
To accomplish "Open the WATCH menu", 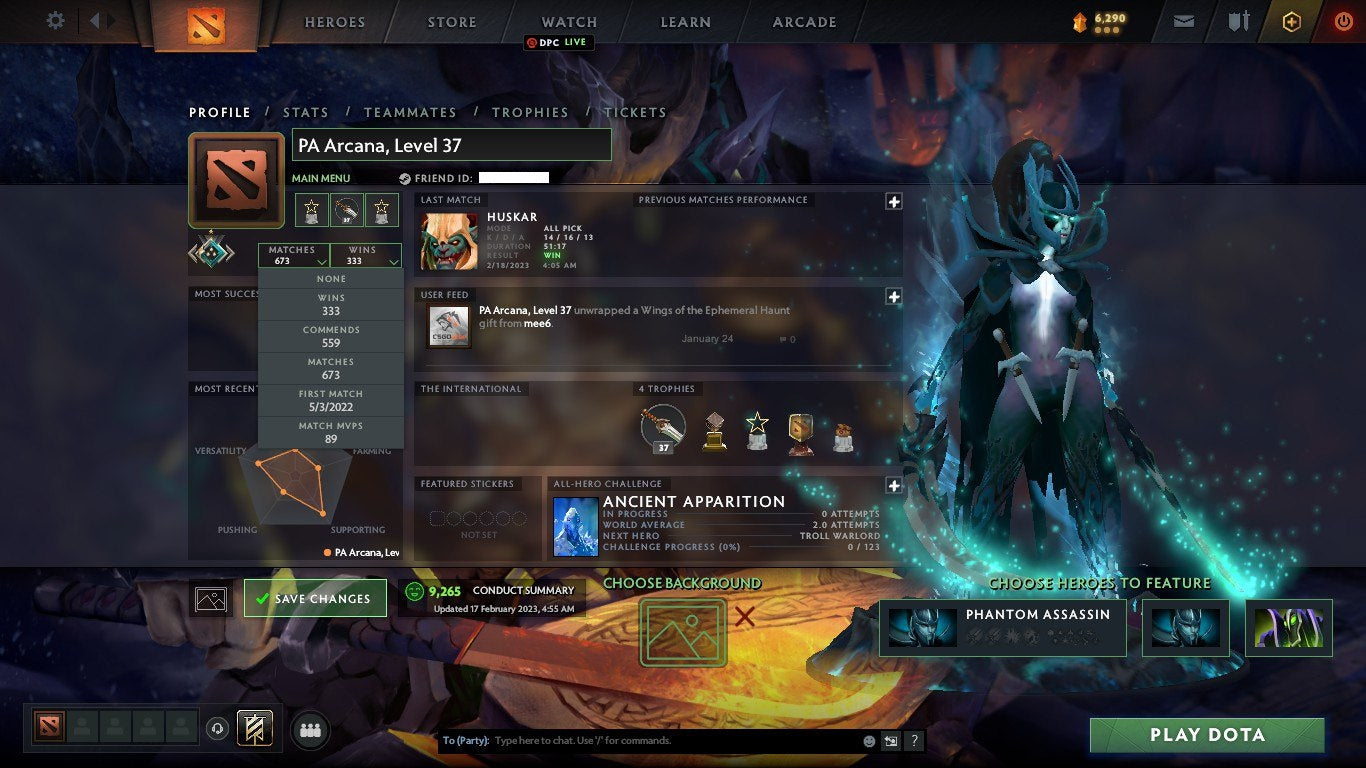I will click(x=568, y=21).
